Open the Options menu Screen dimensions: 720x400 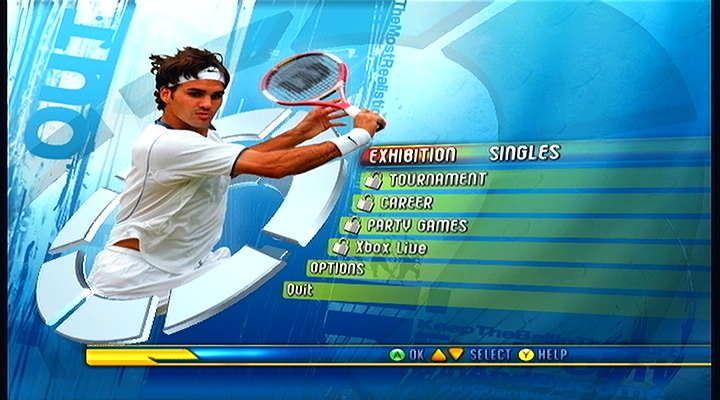pos(337,269)
